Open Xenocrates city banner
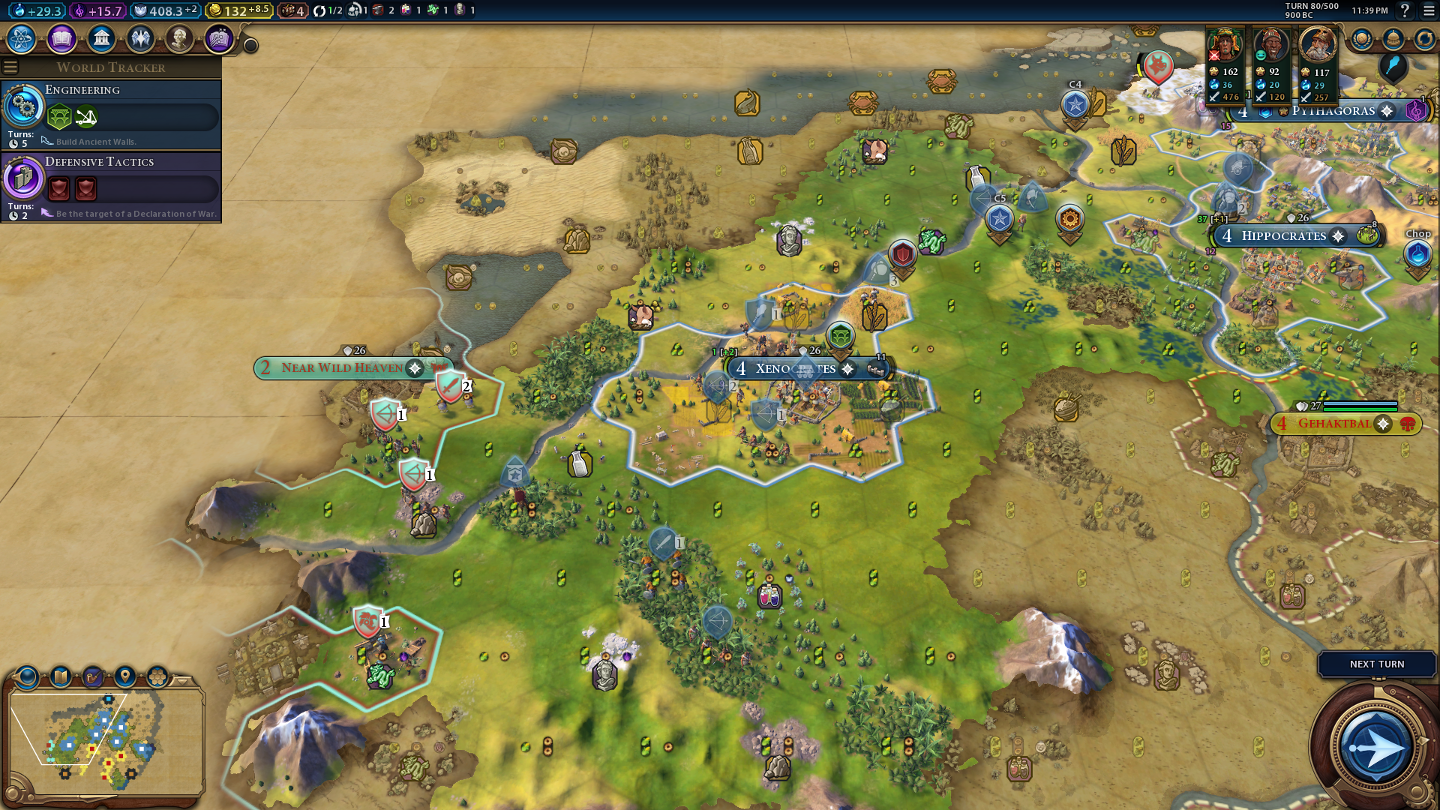 (x=796, y=369)
